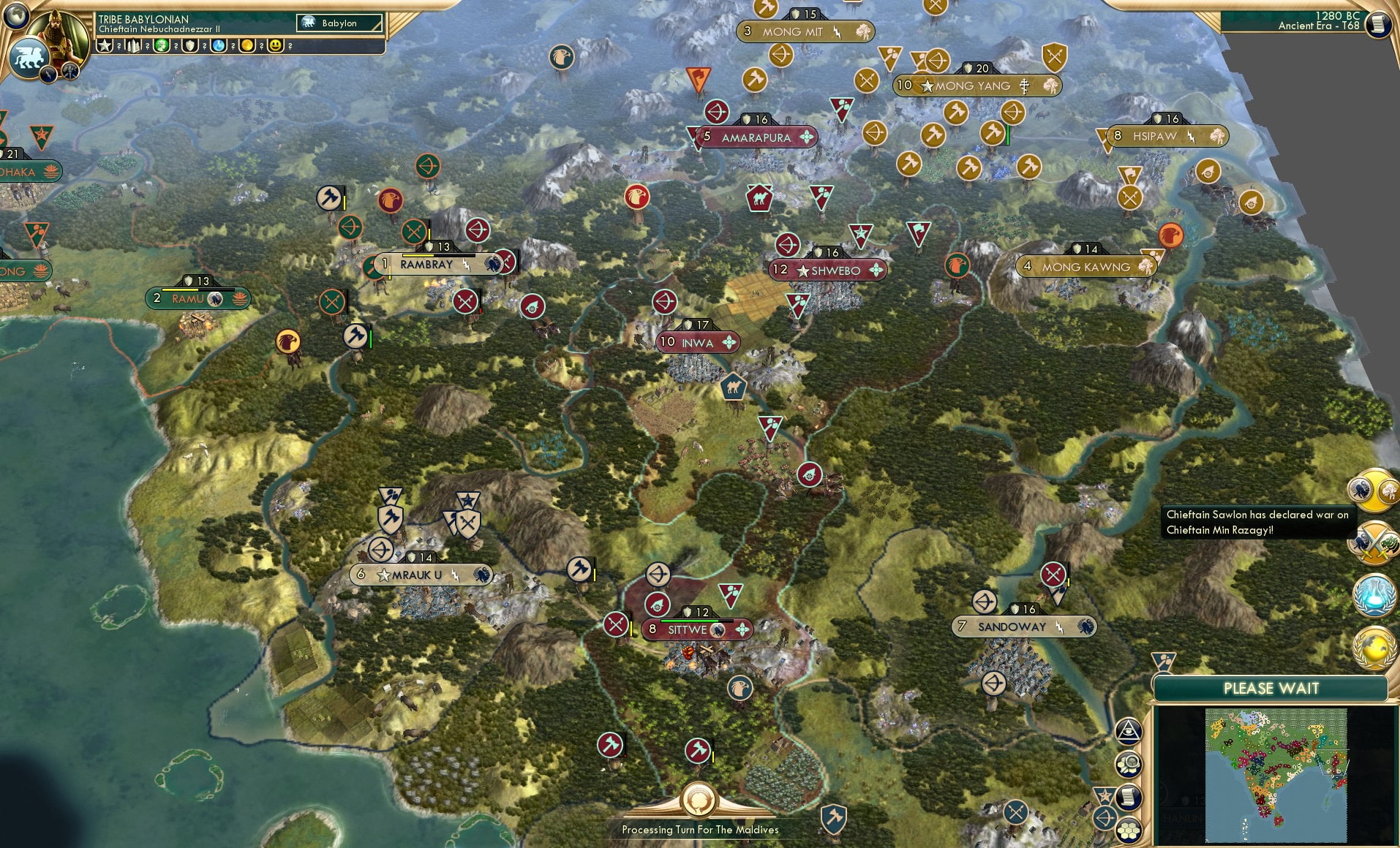Toggle the pyramid-eye map overlay button
This screenshot has width=1400, height=848.
(1129, 730)
